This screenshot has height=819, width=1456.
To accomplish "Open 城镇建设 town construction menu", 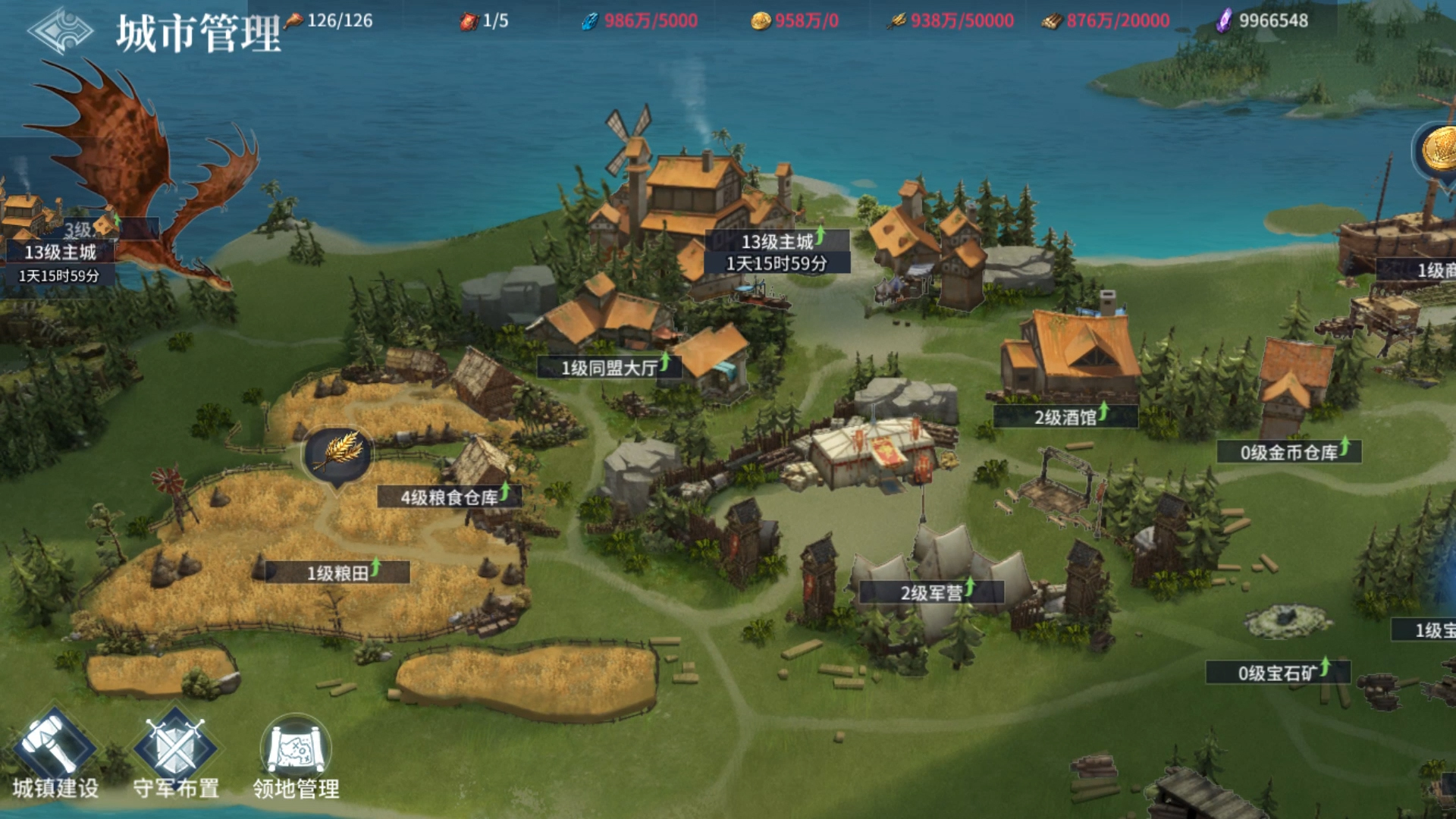I will point(55,755).
